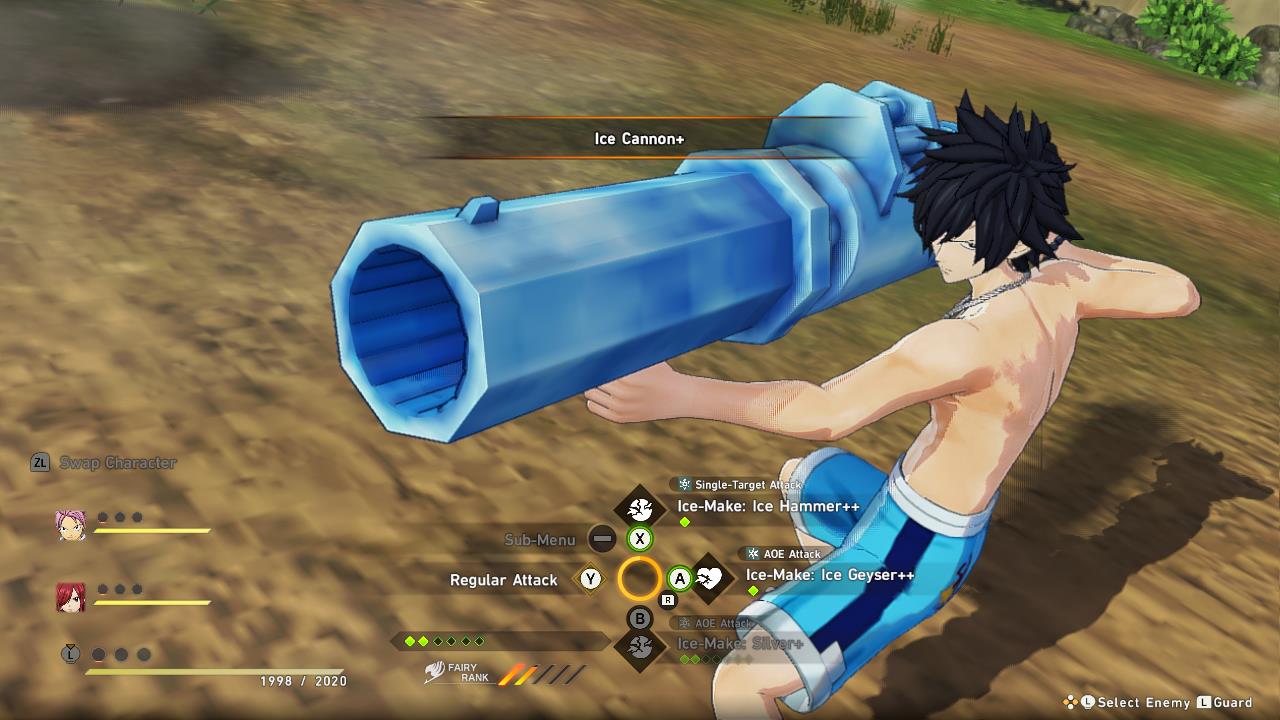Click the Ice Cannon+ nameplate banner

pyautogui.click(x=640, y=139)
